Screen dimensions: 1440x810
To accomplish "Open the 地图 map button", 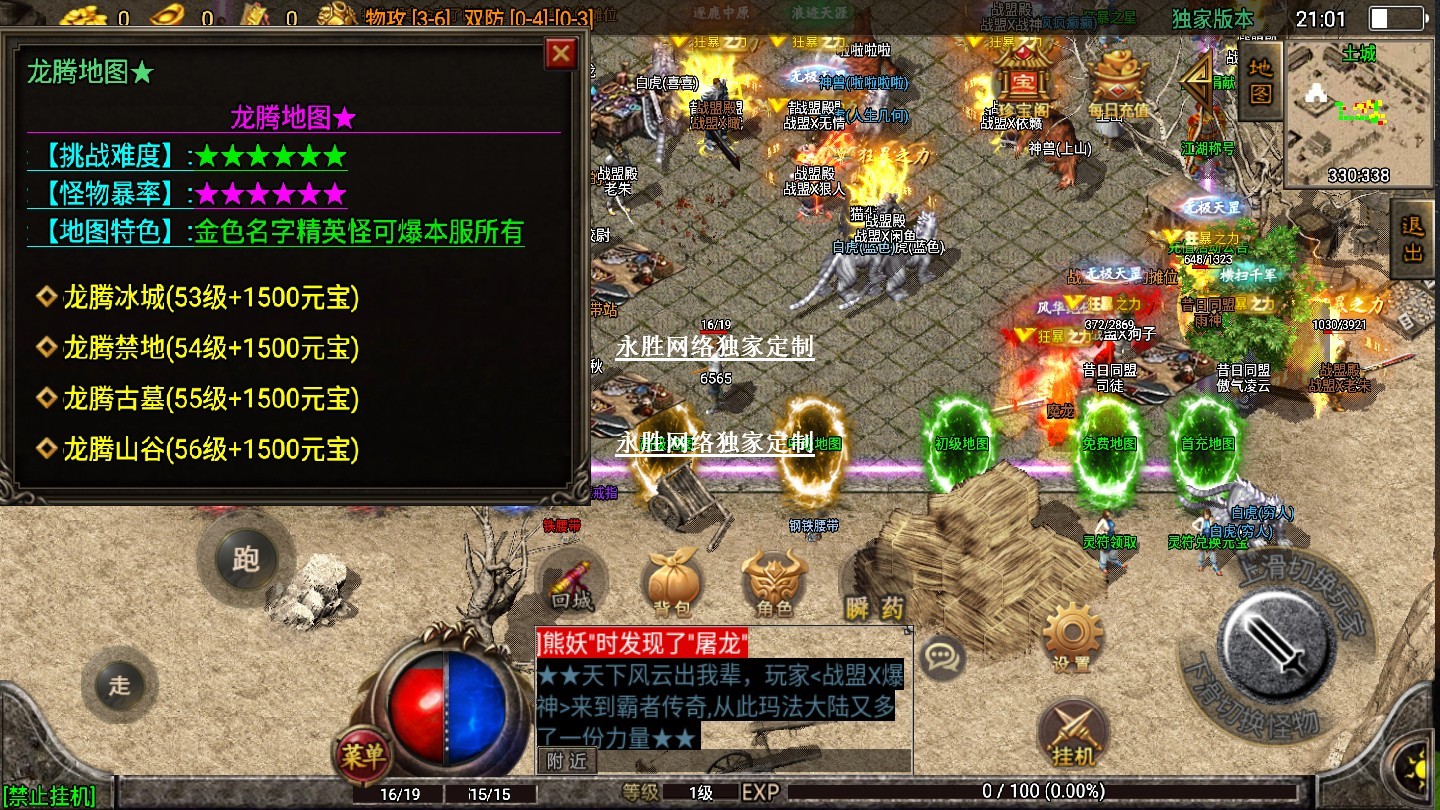I will pos(1261,82).
